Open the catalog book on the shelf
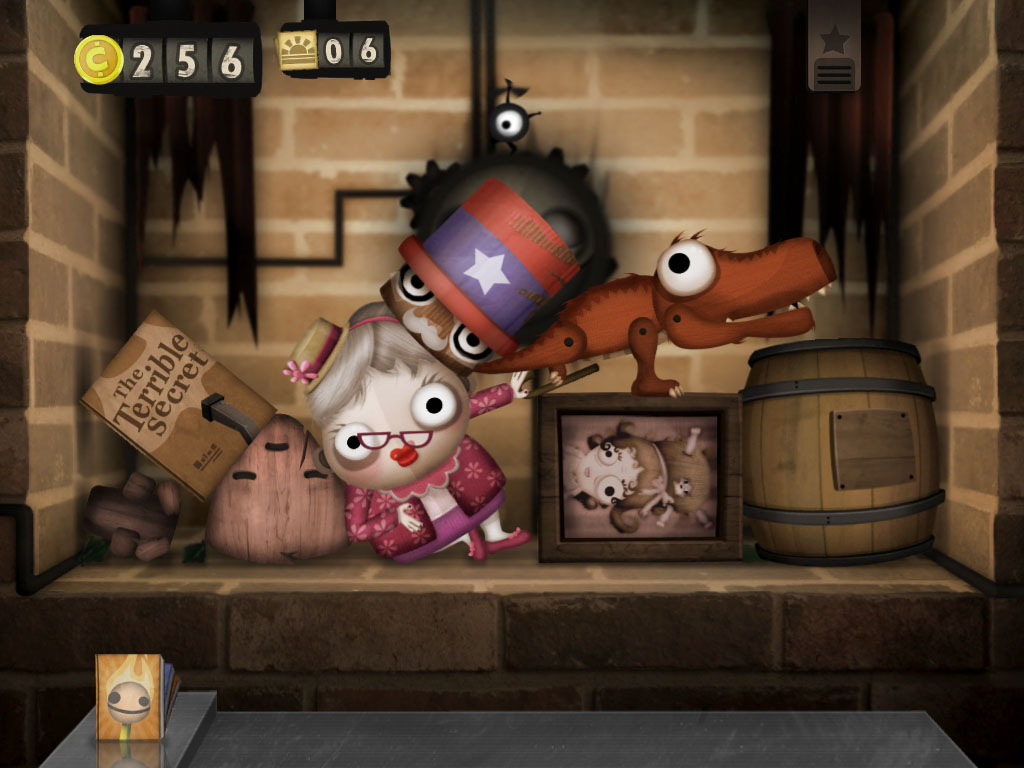The image size is (1024, 768). (134, 698)
